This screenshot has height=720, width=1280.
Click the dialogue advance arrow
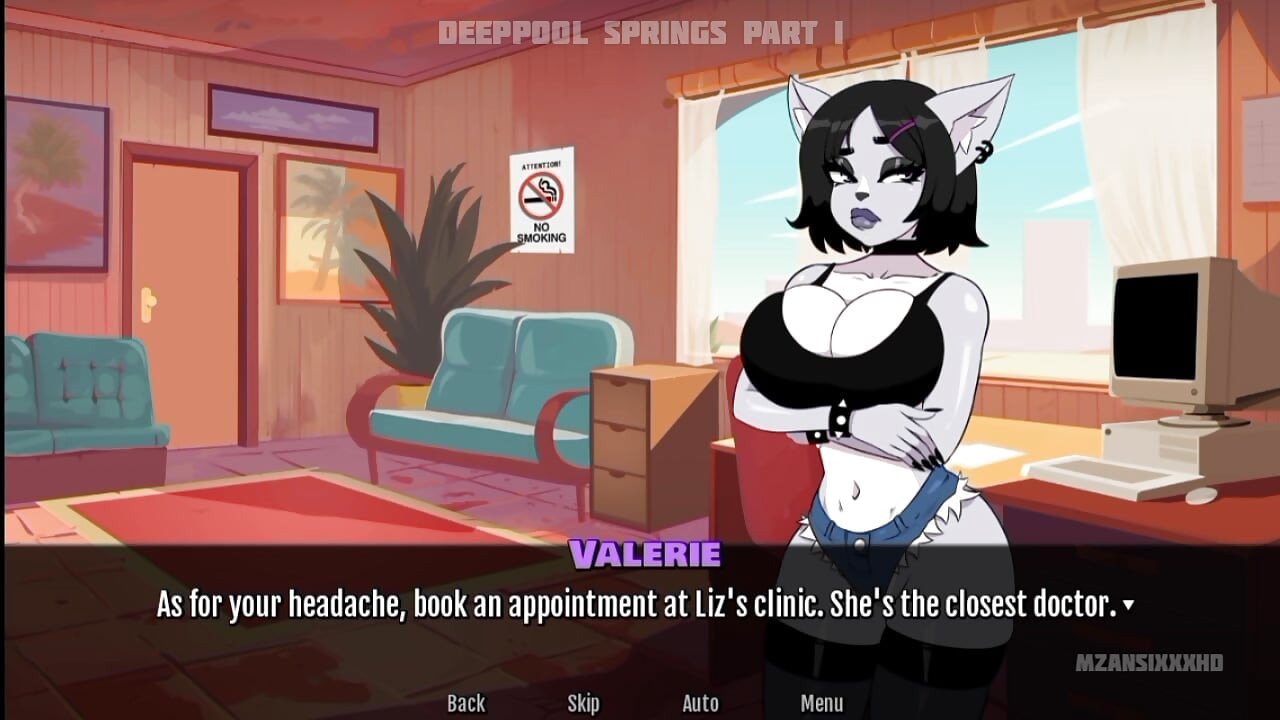coord(1128,606)
